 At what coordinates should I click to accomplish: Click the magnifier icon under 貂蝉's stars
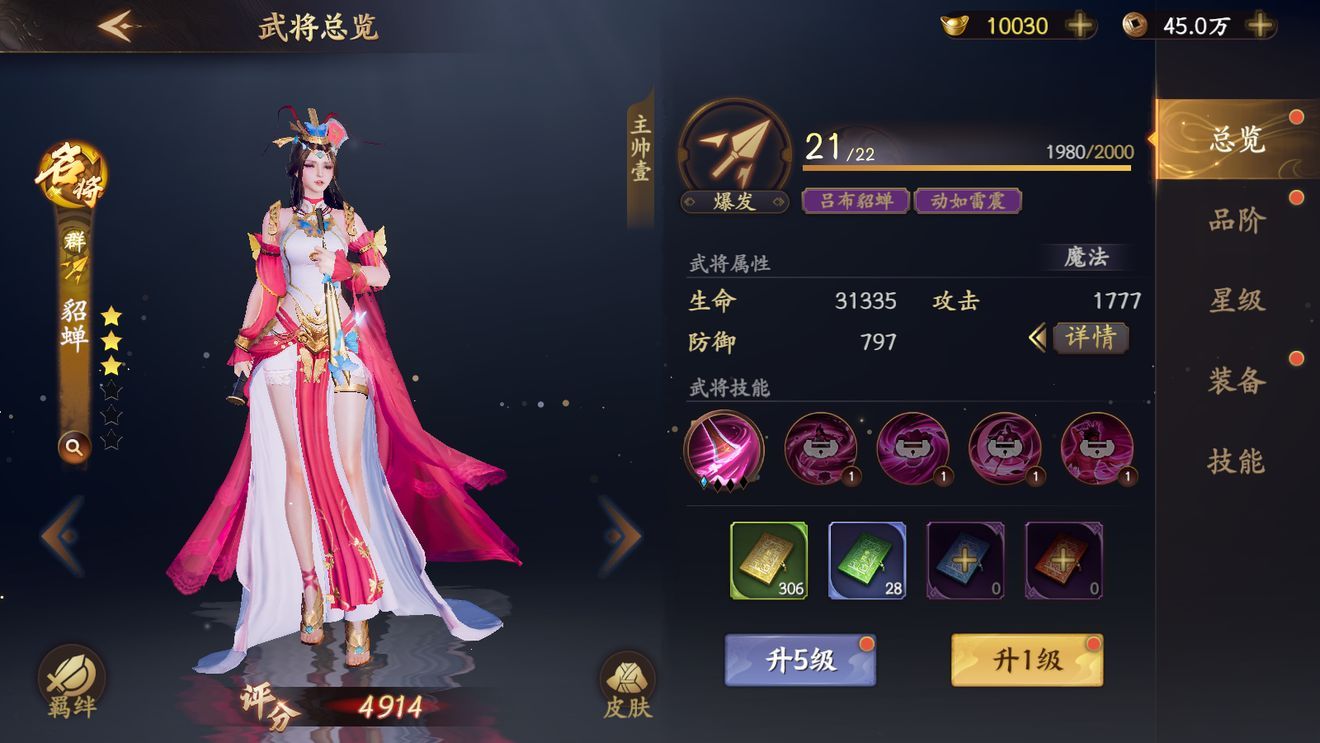coord(74,447)
